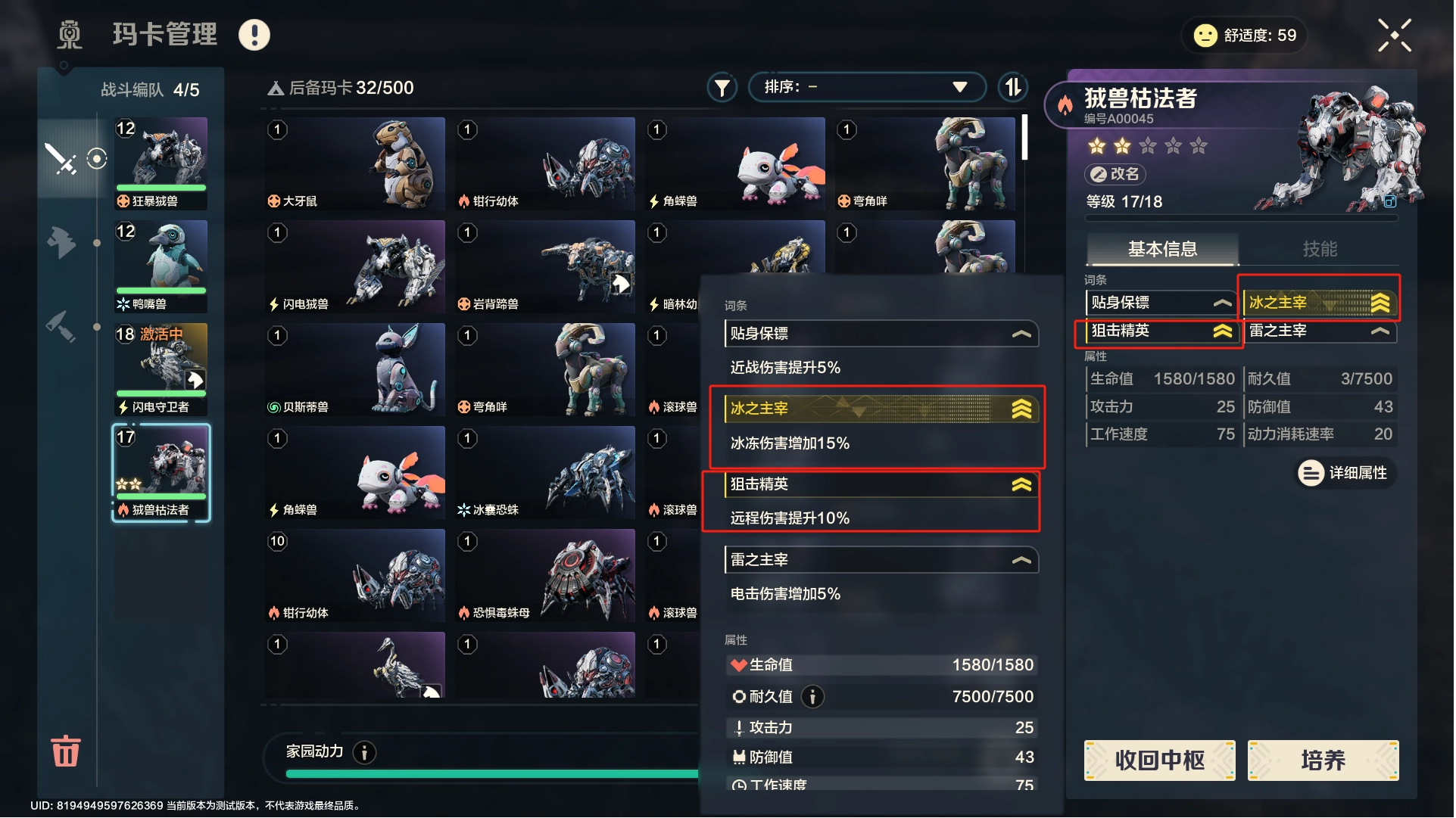Image resolution: width=1456 pixels, height=818 pixels.
Task: Choose the 恐惧毒蛛母 reserve card
Action: click(545, 575)
